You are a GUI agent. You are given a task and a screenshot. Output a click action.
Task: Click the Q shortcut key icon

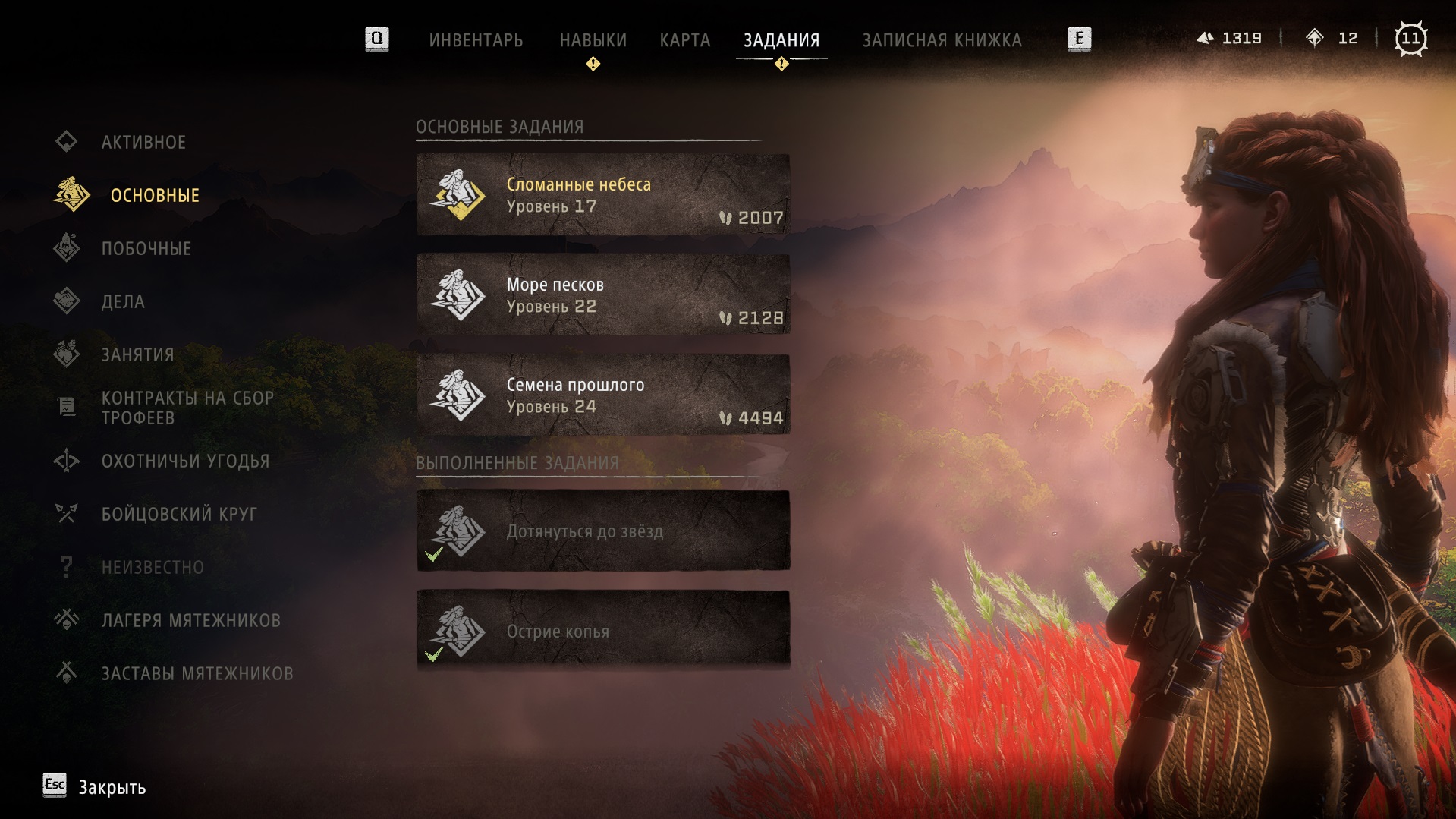[x=375, y=39]
